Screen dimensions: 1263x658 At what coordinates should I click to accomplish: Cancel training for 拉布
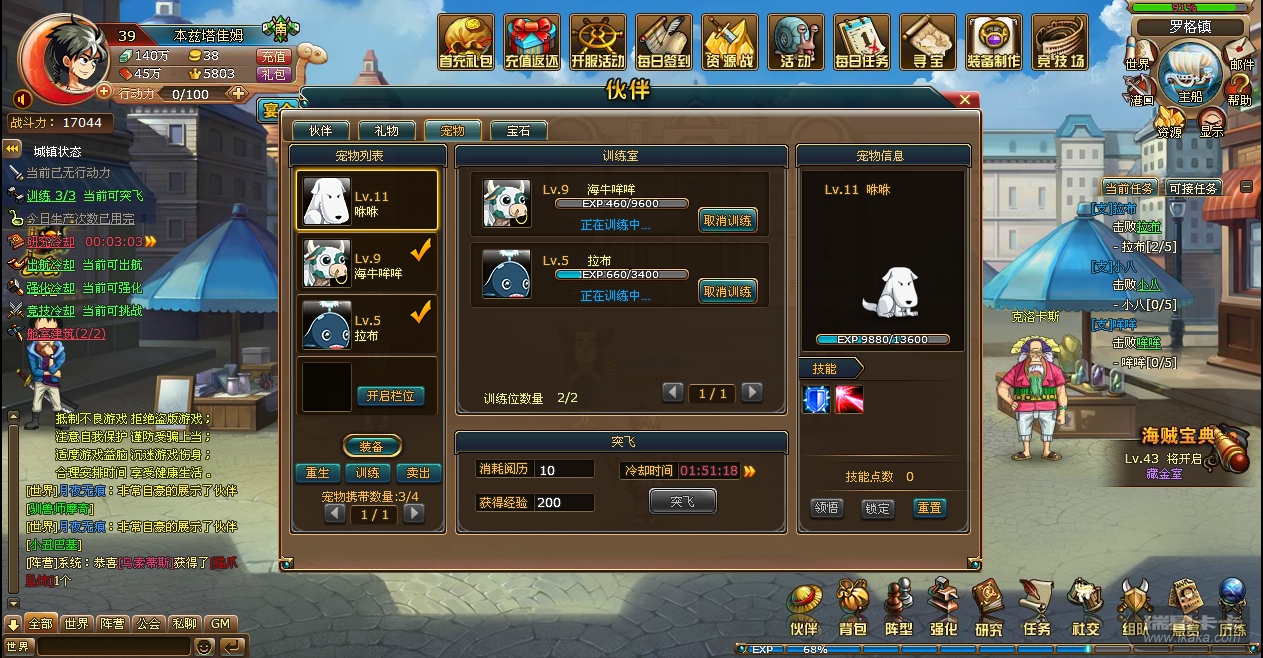[x=727, y=291]
